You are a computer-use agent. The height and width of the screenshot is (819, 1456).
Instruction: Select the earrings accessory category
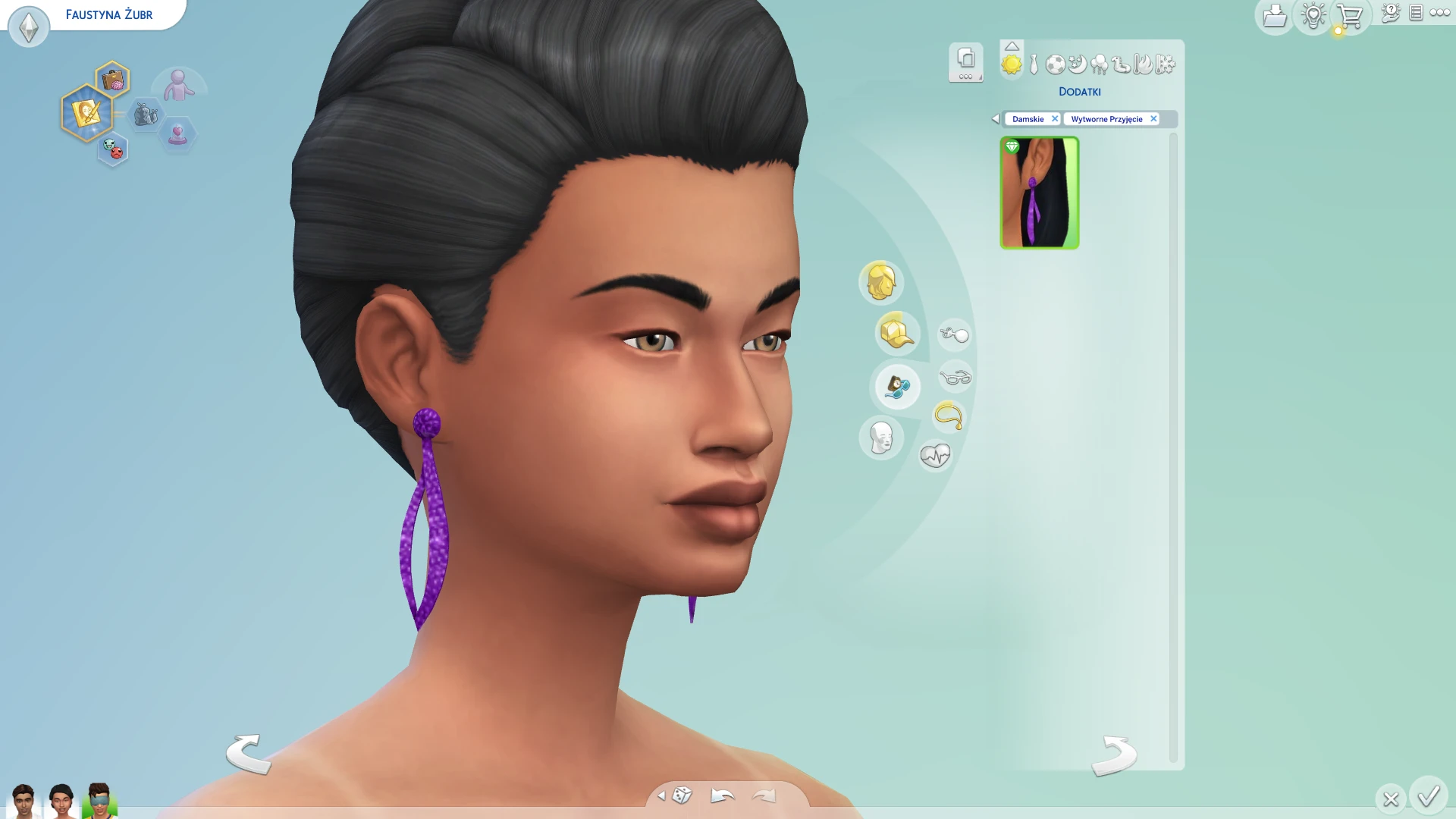tap(954, 334)
